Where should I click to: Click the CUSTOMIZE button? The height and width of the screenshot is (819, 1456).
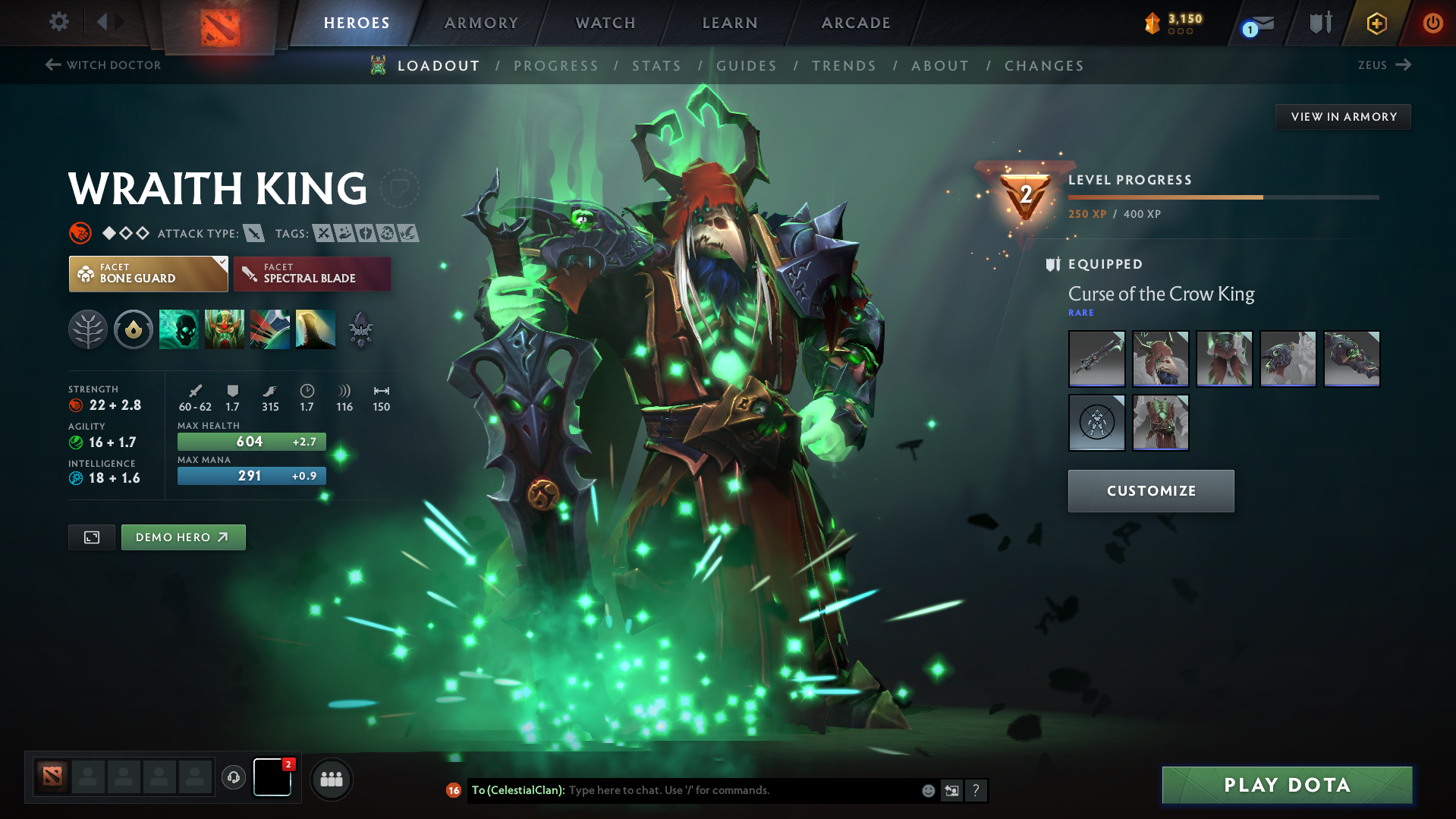[x=1150, y=490]
